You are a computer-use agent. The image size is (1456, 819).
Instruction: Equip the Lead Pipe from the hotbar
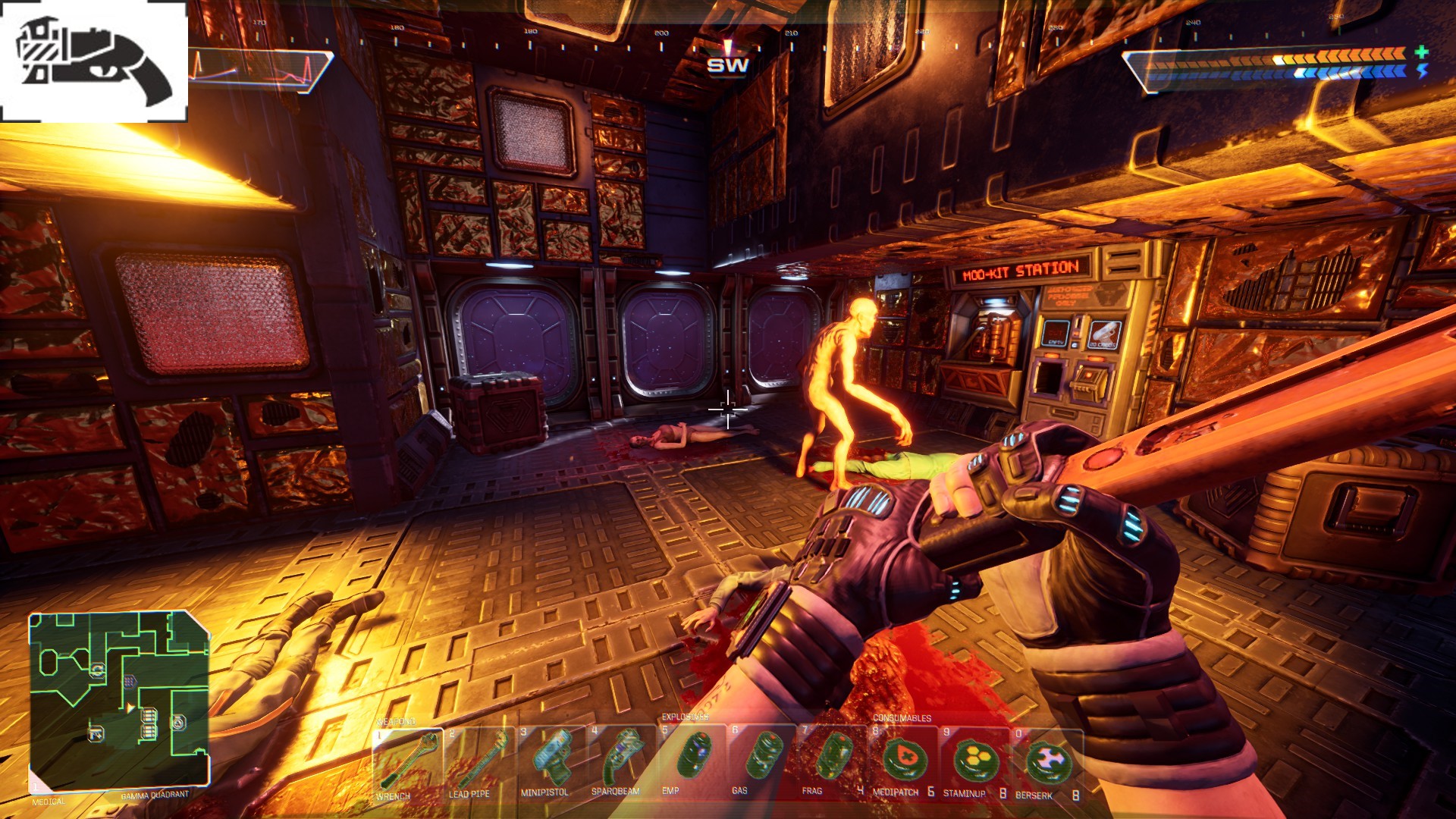pos(479,762)
